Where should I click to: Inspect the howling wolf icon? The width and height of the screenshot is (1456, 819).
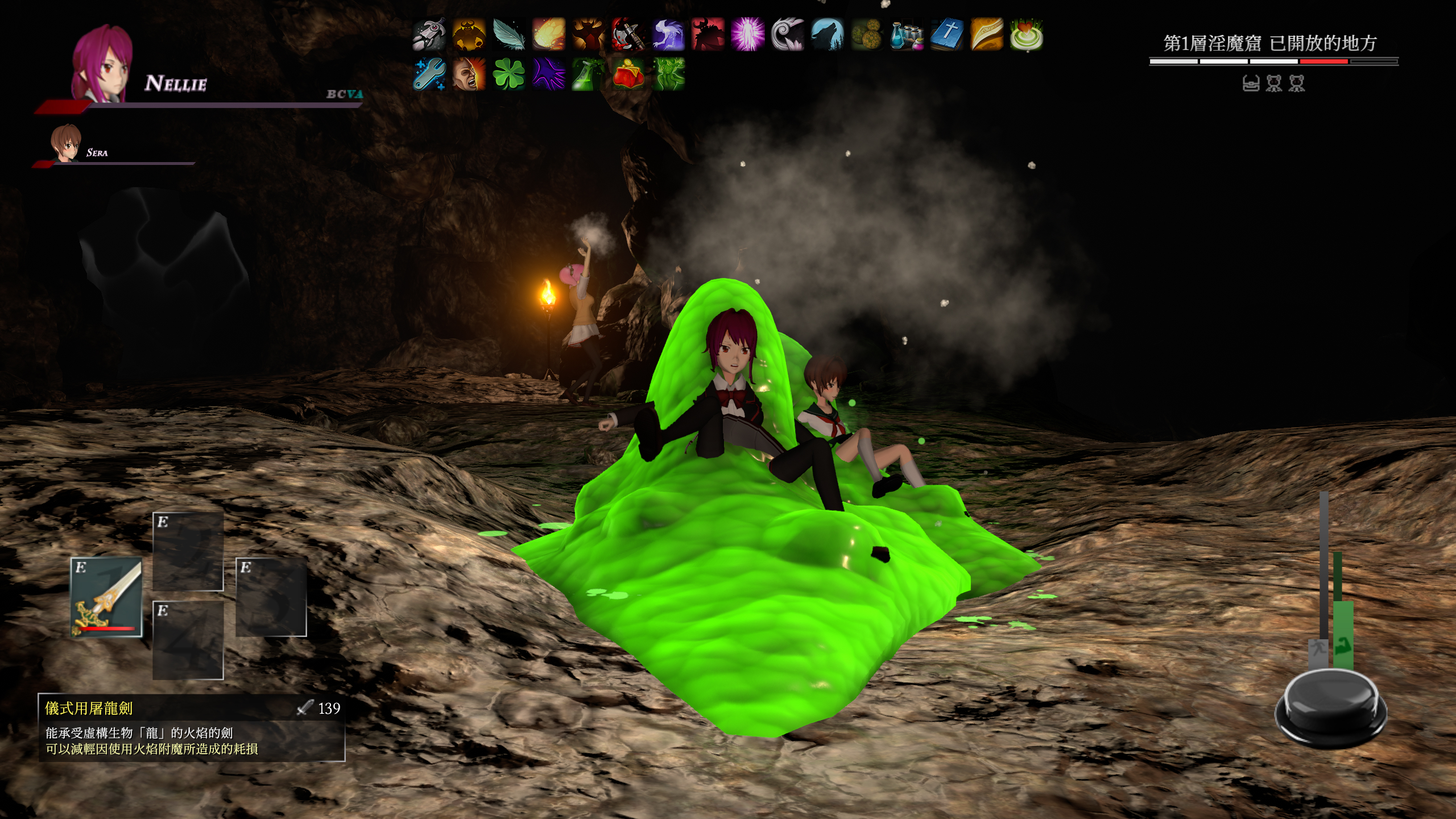point(827,34)
